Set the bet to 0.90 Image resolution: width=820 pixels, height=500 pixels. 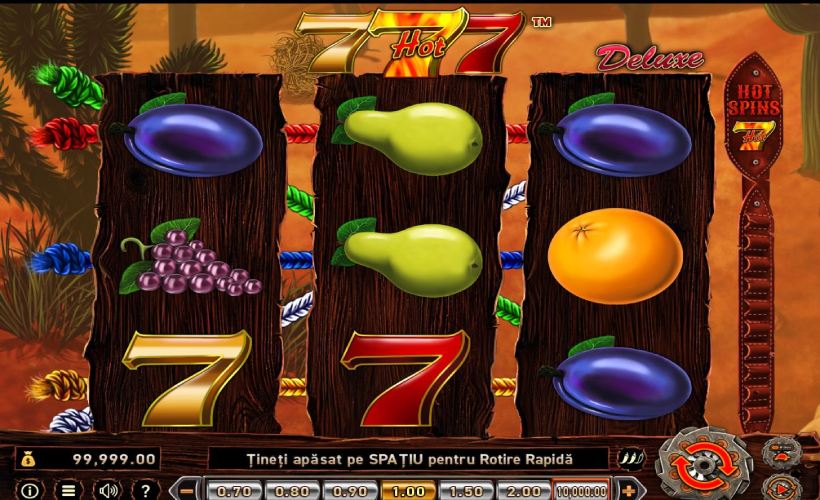[349, 491]
